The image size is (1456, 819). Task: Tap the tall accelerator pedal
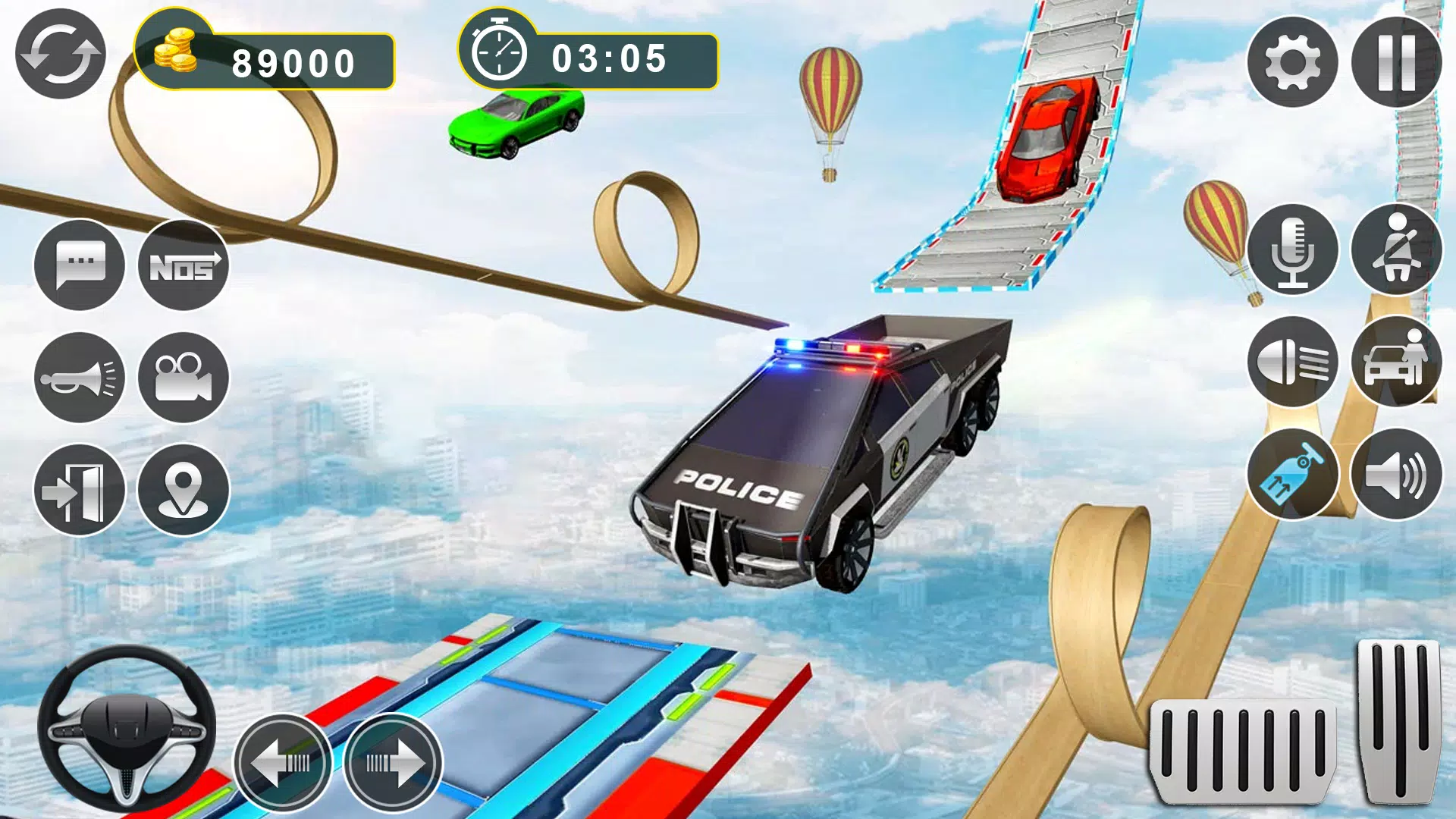point(1400,720)
